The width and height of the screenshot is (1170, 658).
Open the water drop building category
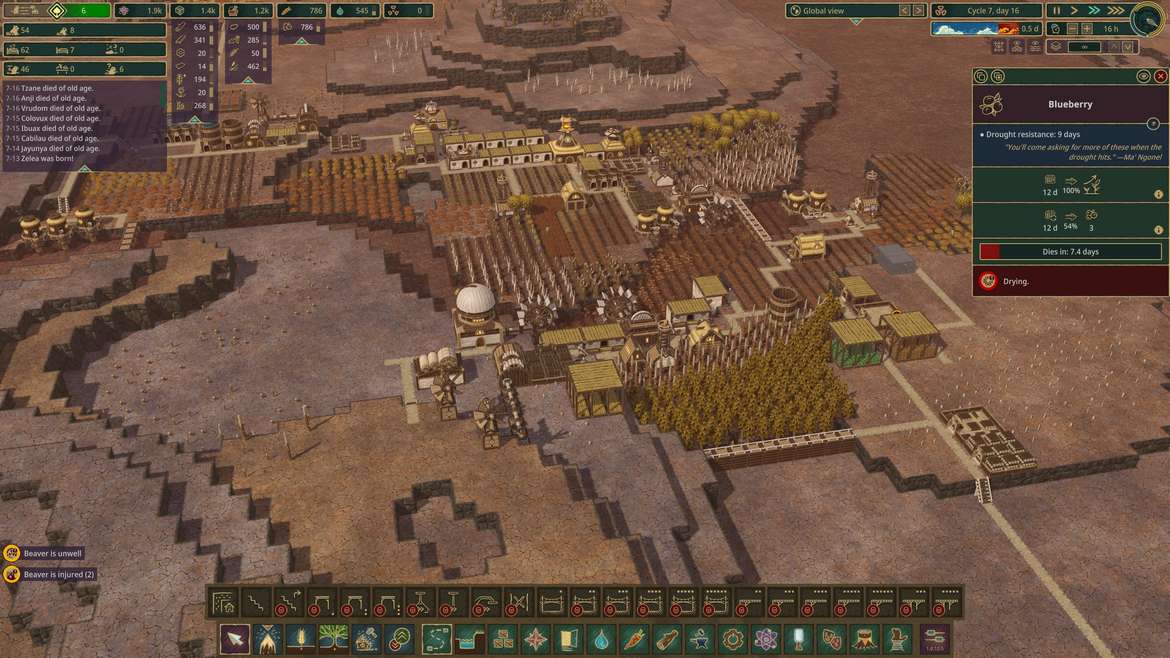click(601, 638)
